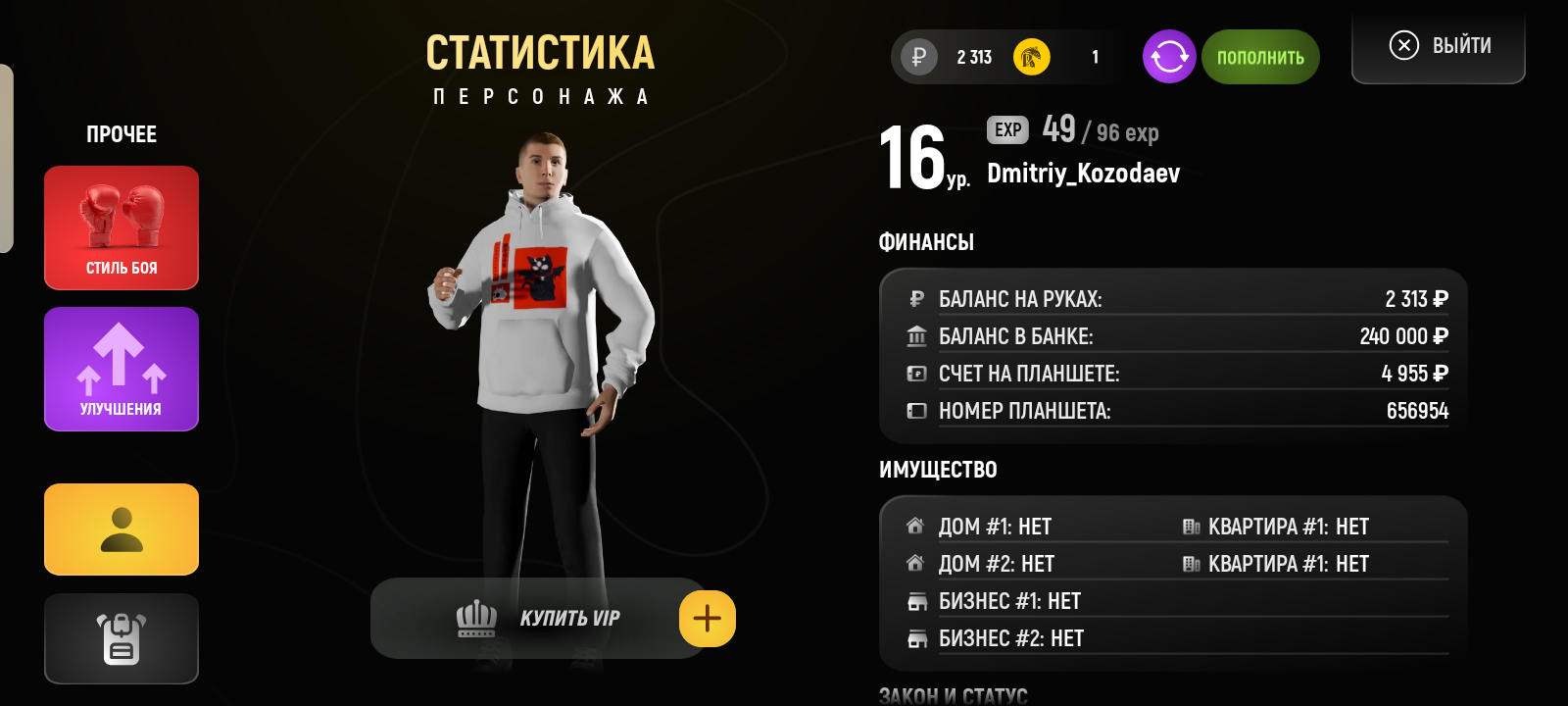This screenshot has width=1568, height=706.
Task: Click the bank icon beside "Баланс в банке"
Action: [916, 335]
